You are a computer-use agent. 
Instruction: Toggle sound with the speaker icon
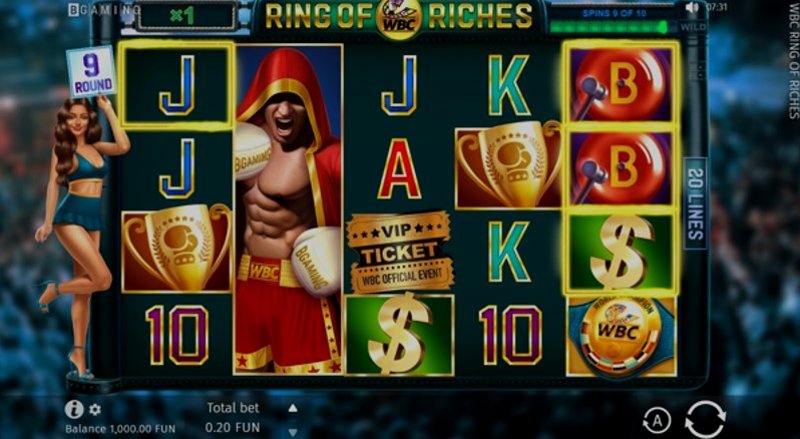(x=692, y=7)
